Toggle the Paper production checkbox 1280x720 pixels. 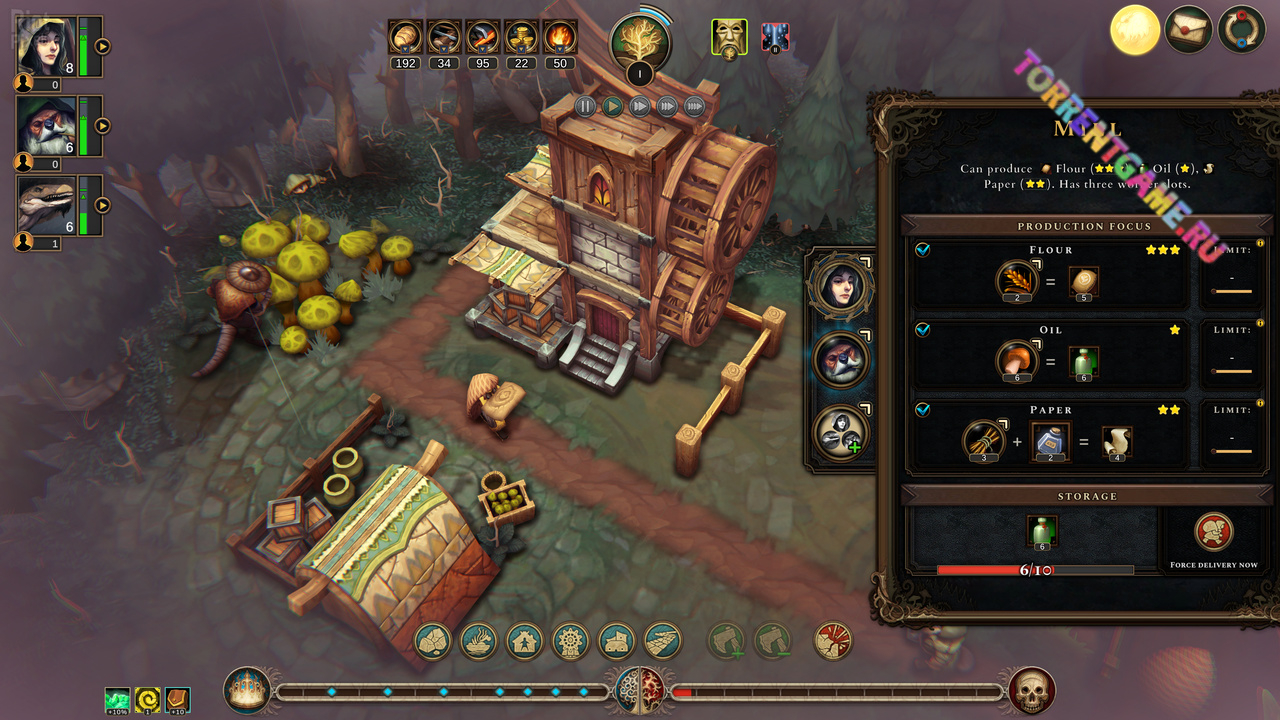click(923, 409)
